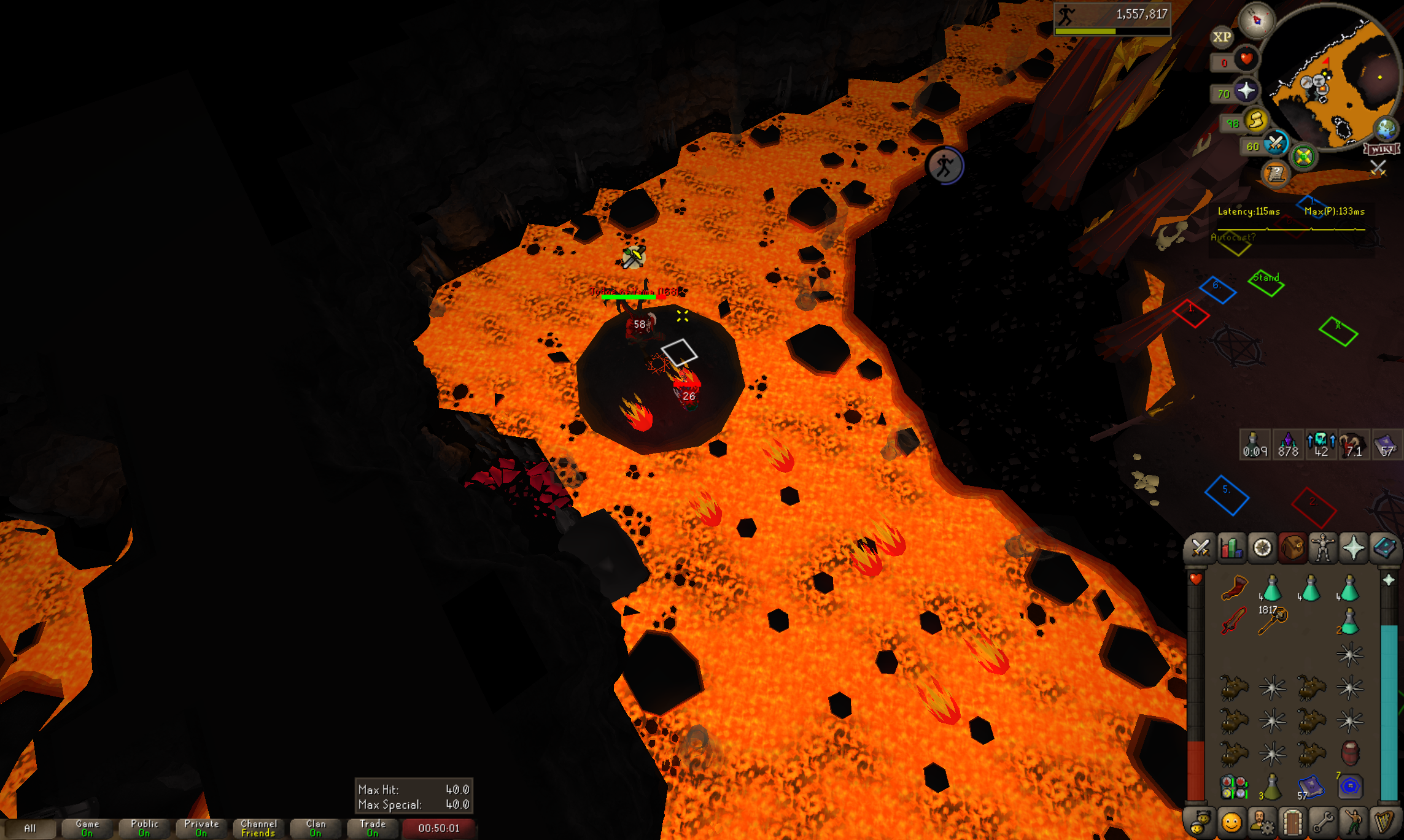
Task: Open the Emotes tab
Action: point(1354,823)
